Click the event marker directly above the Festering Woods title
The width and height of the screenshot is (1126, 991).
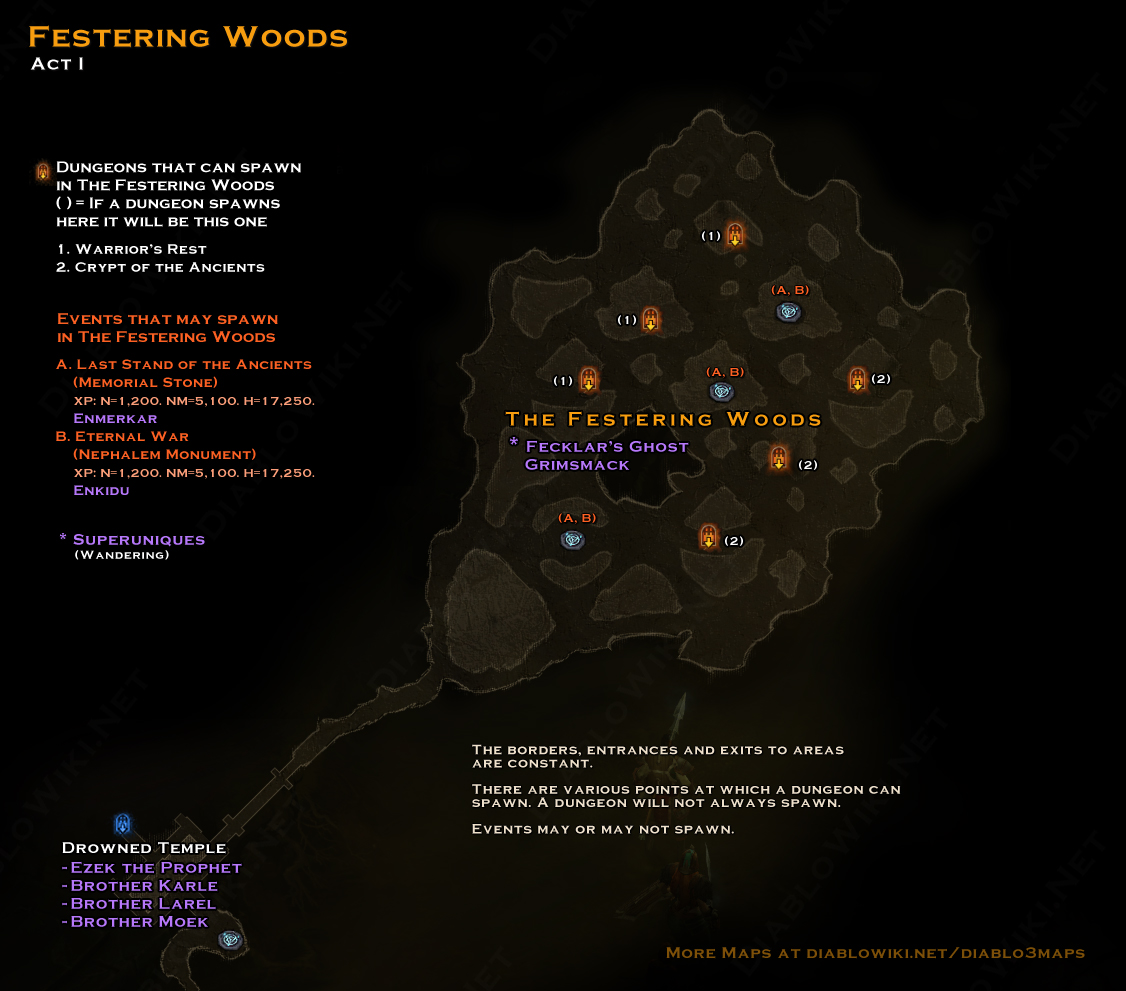[x=721, y=391]
